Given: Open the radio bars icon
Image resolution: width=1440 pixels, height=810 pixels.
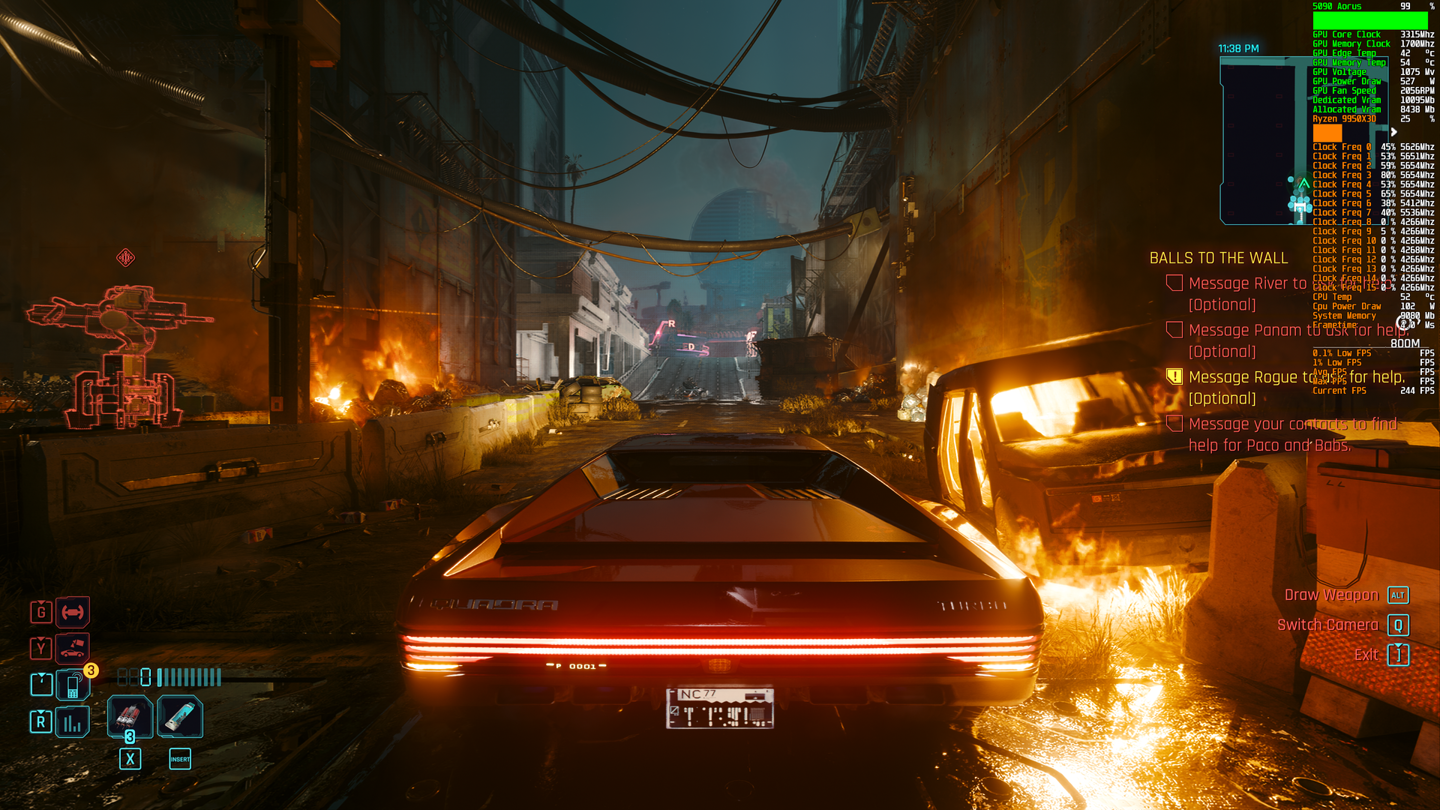Looking at the screenshot, I should 72,722.
